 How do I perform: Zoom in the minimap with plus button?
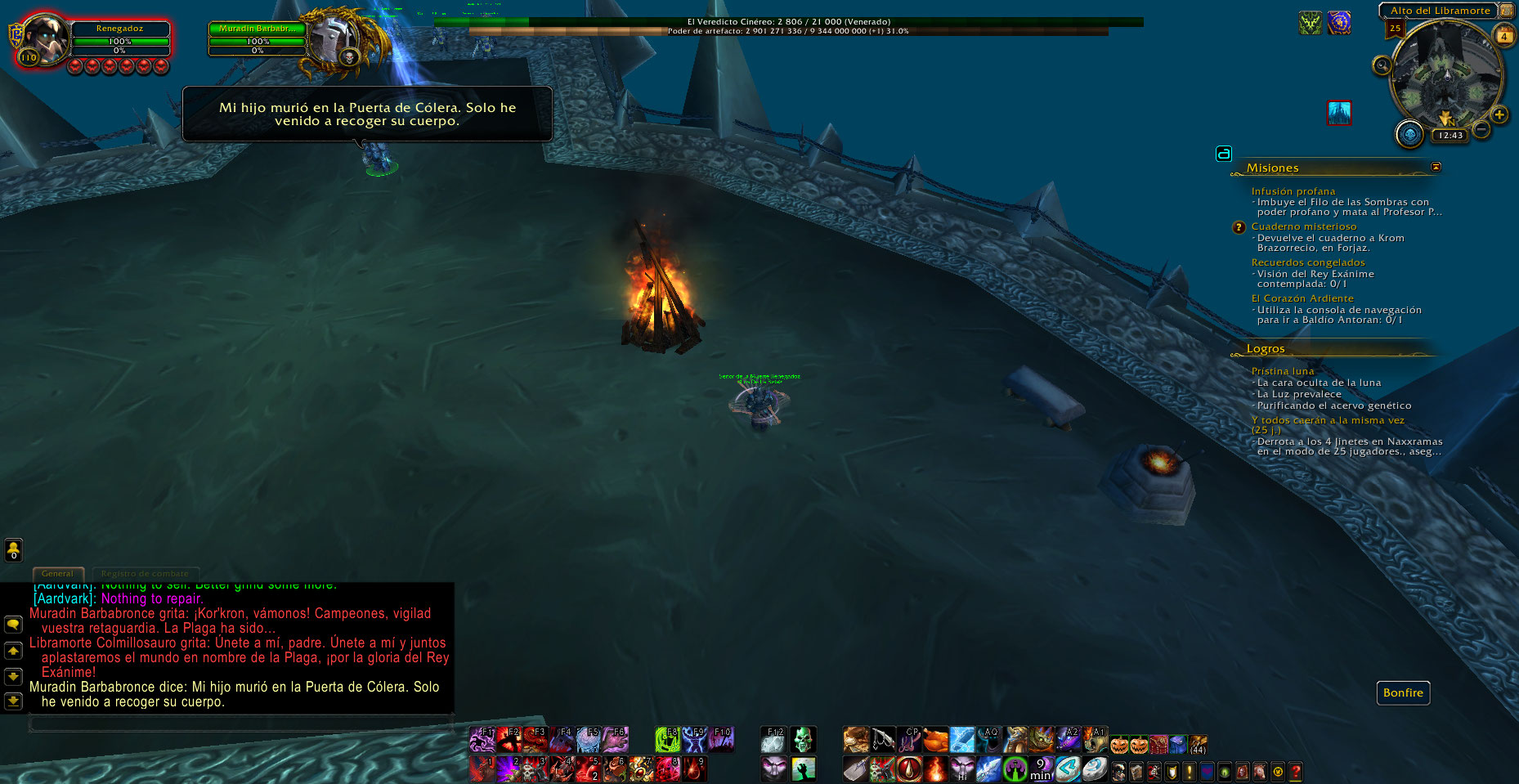(x=1499, y=114)
